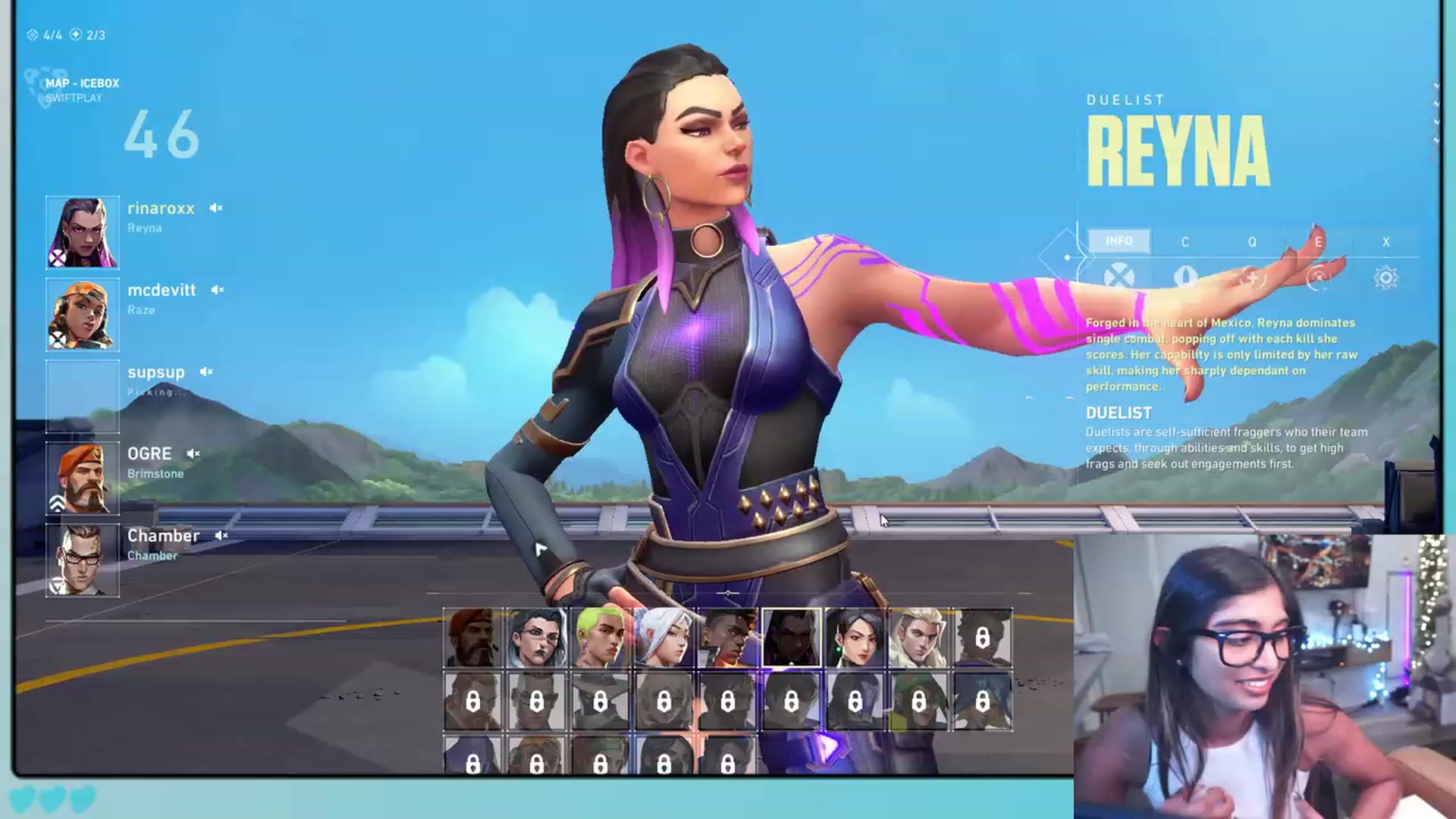
Task: Pick the green-haired Gekko agent
Action: [x=600, y=638]
